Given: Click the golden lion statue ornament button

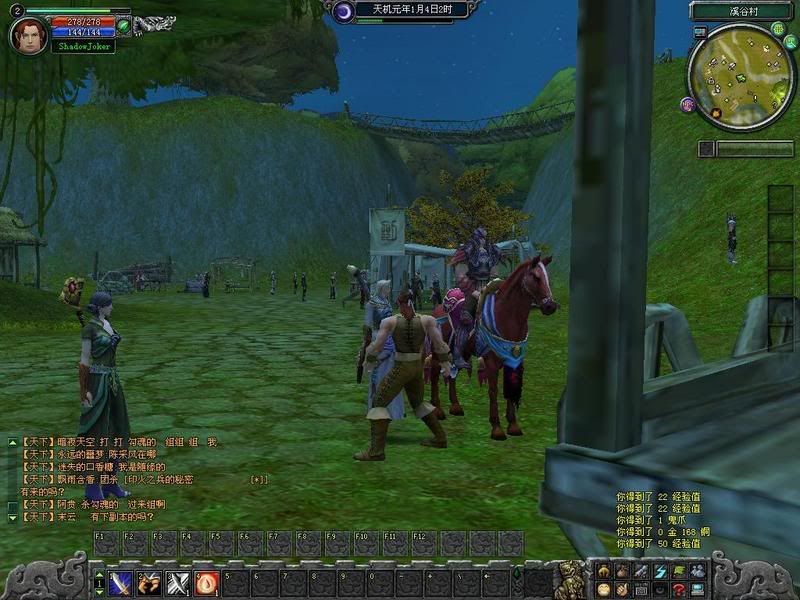Looking at the screenshot, I should [x=568, y=578].
